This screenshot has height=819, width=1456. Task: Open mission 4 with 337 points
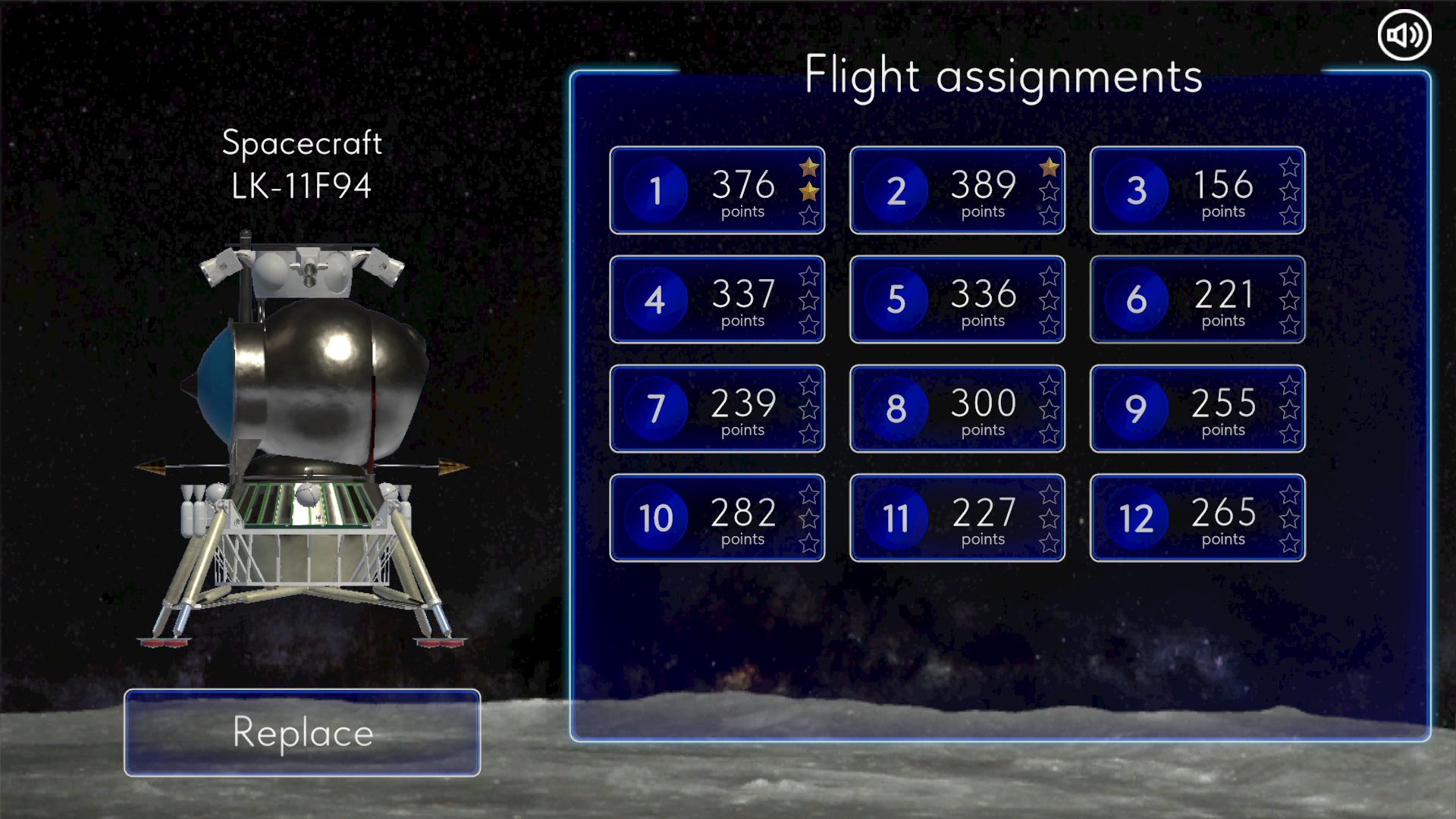point(717,300)
